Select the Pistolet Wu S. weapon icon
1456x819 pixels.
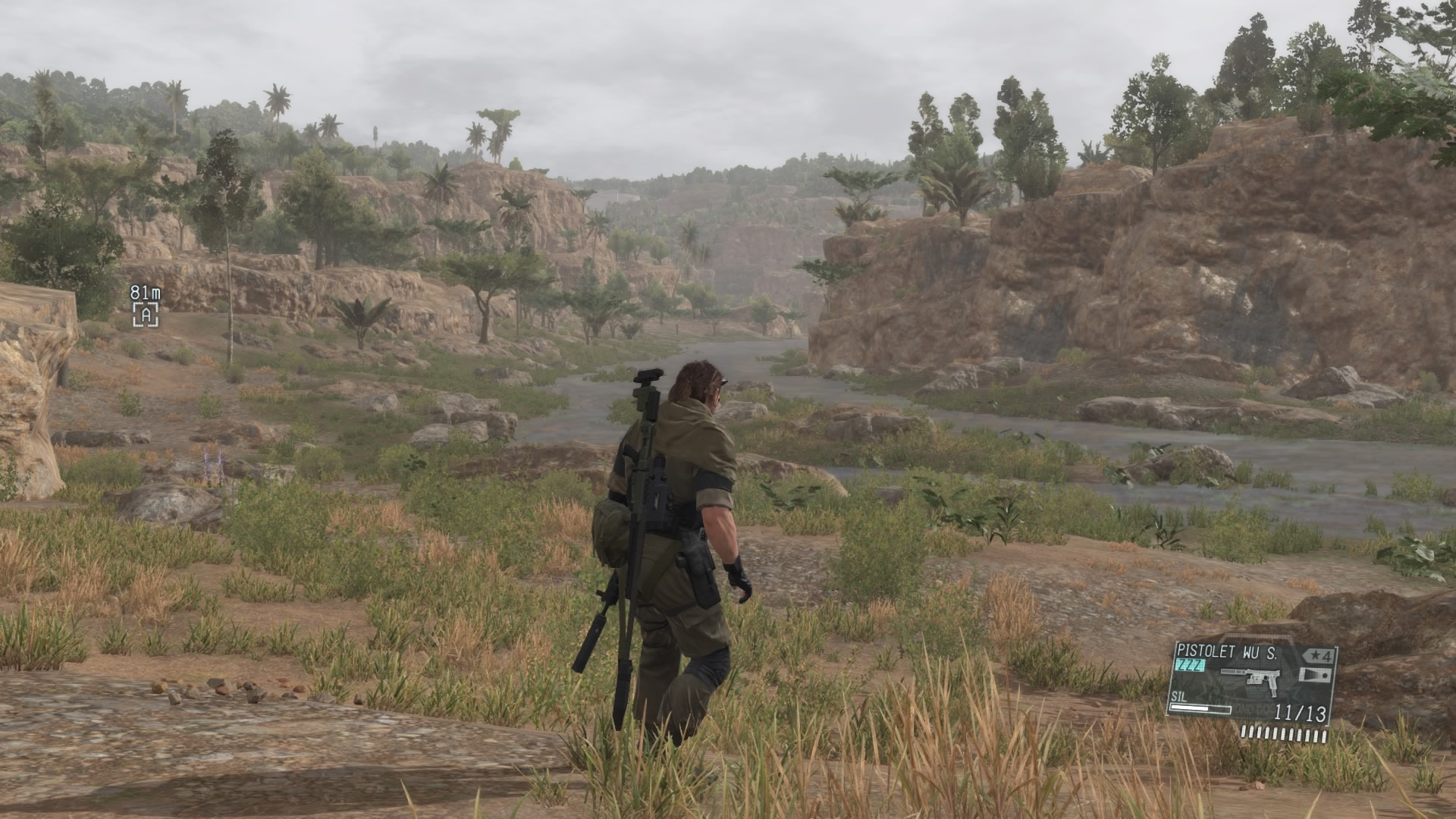pyautogui.click(x=1250, y=680)
